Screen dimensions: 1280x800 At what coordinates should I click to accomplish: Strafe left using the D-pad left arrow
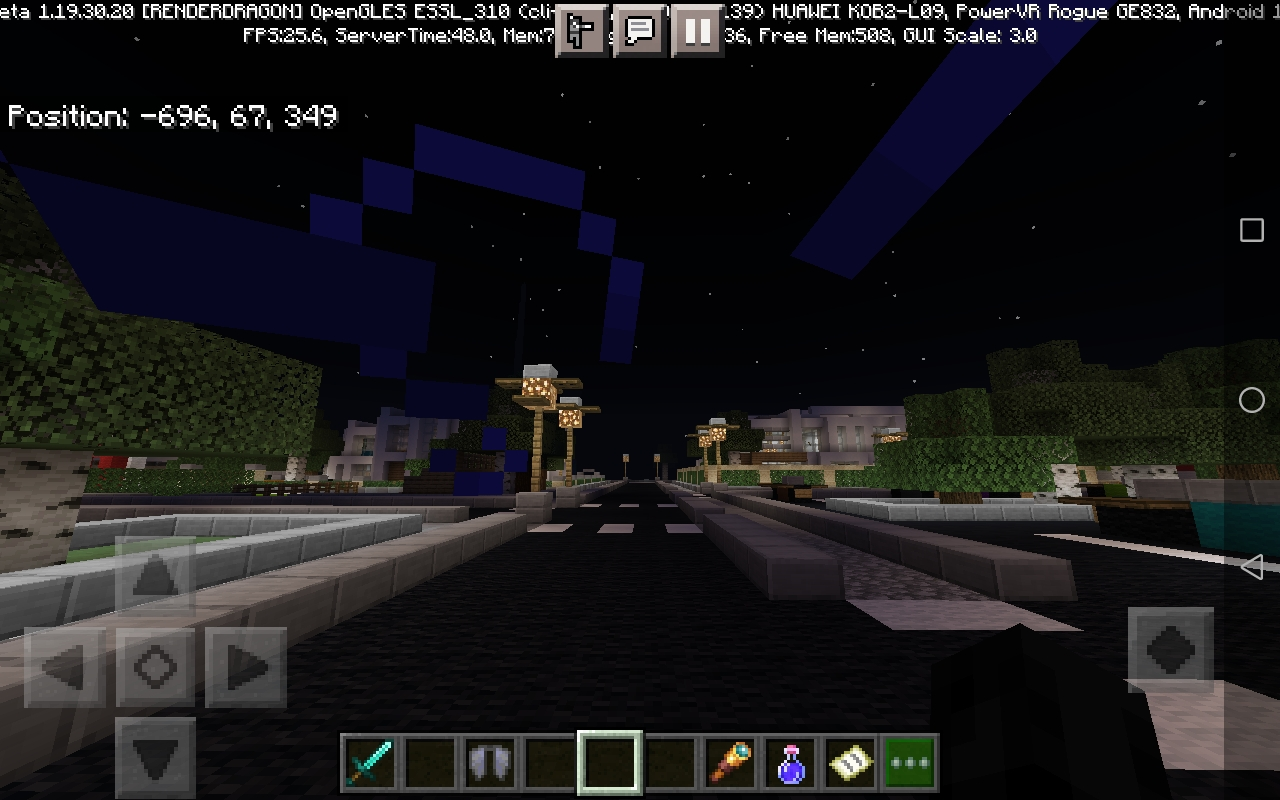[63, 668]
